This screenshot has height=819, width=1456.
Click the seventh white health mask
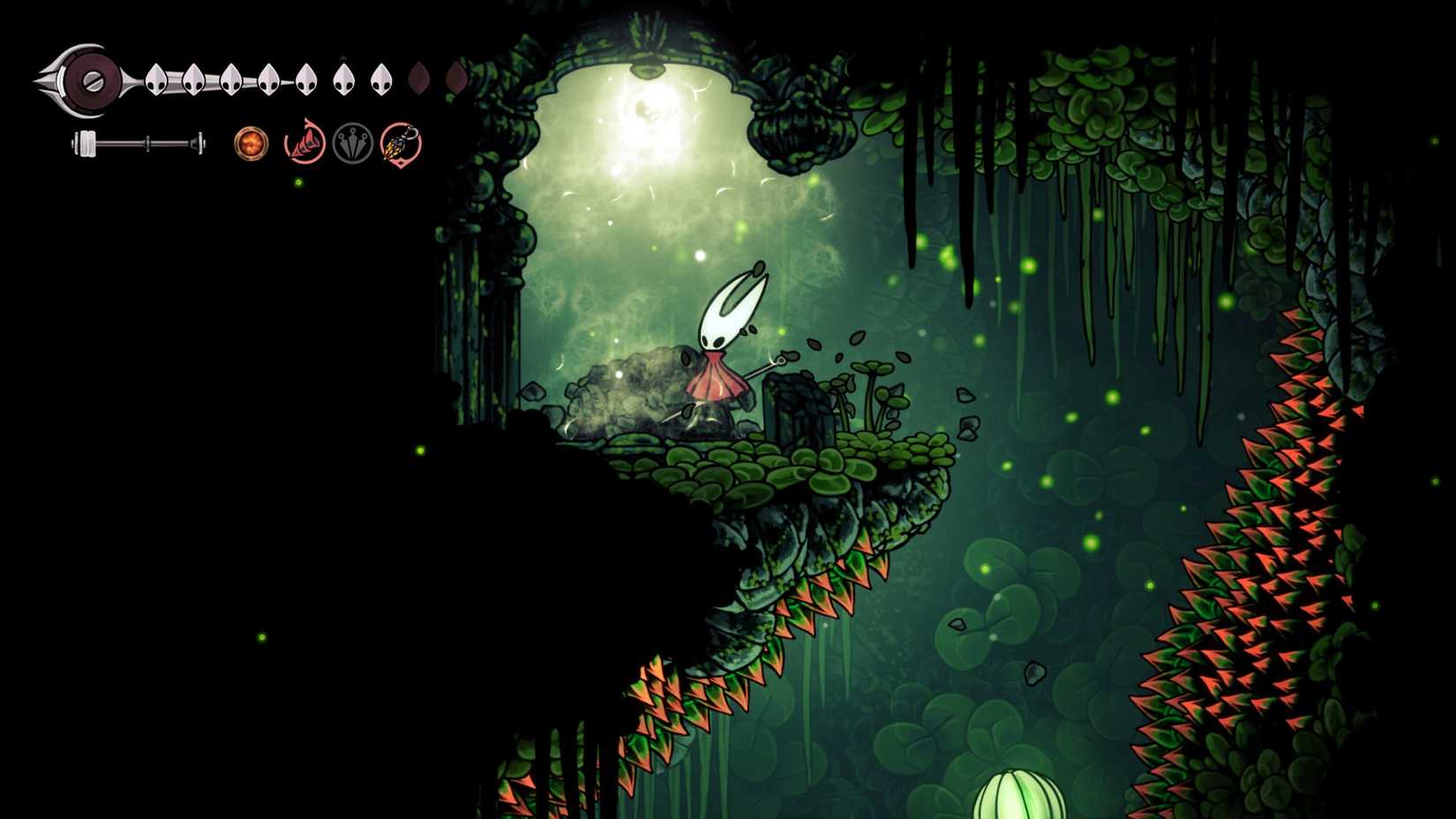[382, 78]
